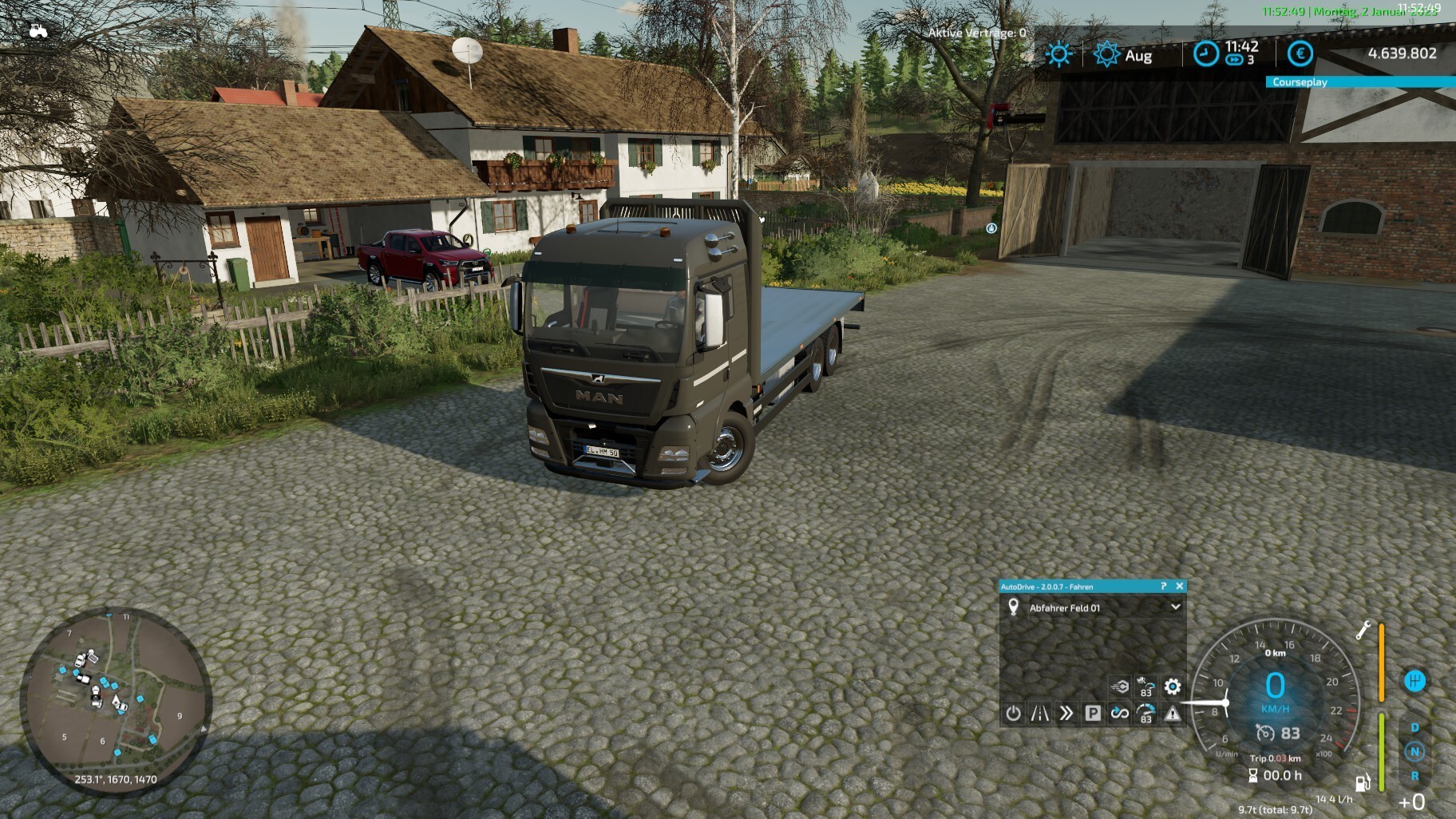This screenshot has height=819, width=1456.
Task: Open AutoDrive help via question mark
Action: tap(1163, 586)
